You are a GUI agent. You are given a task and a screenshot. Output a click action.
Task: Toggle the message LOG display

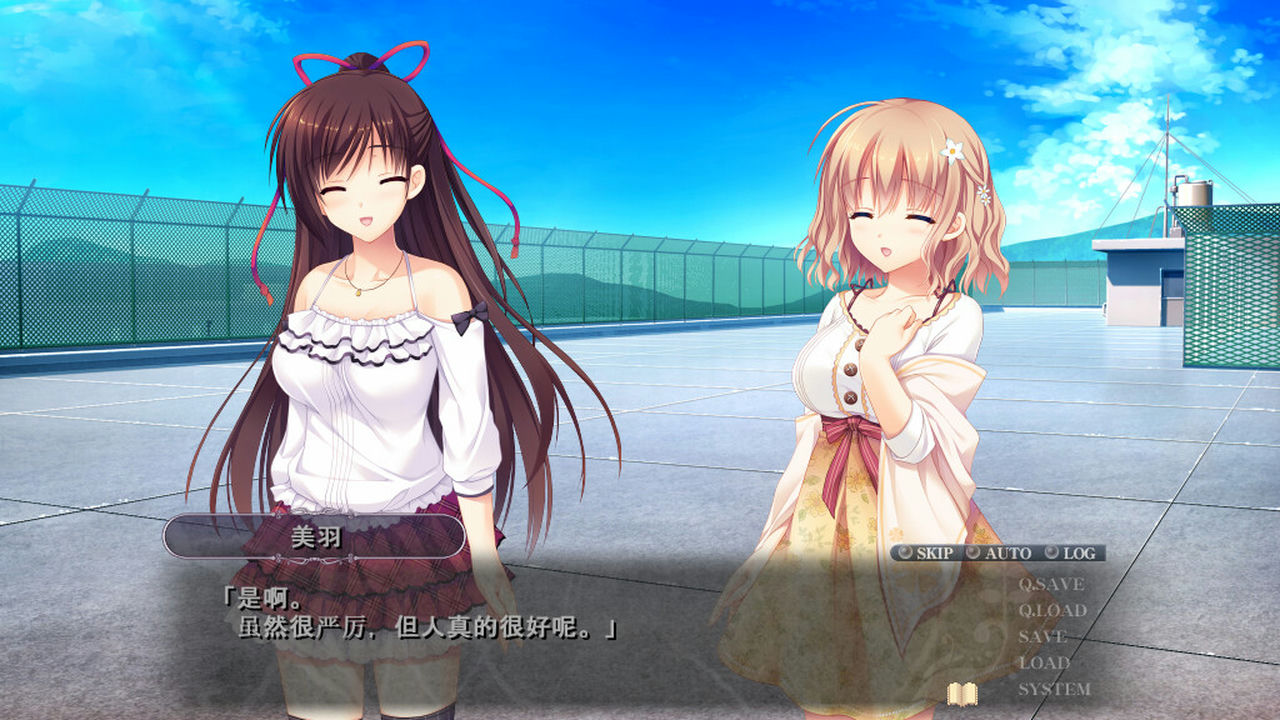[1080, 551]
